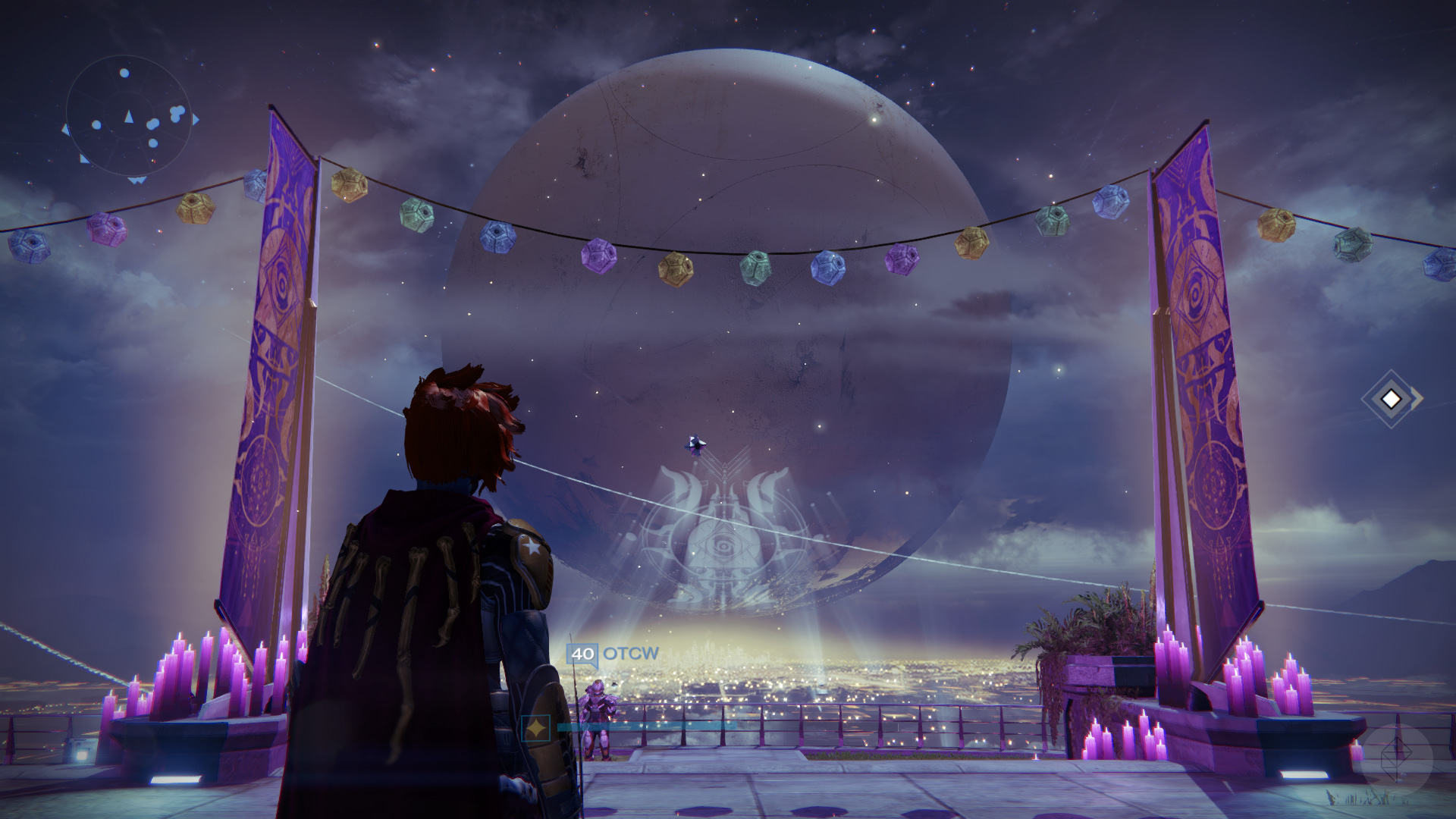Select the OTCW player nameplate

(613, 654)
